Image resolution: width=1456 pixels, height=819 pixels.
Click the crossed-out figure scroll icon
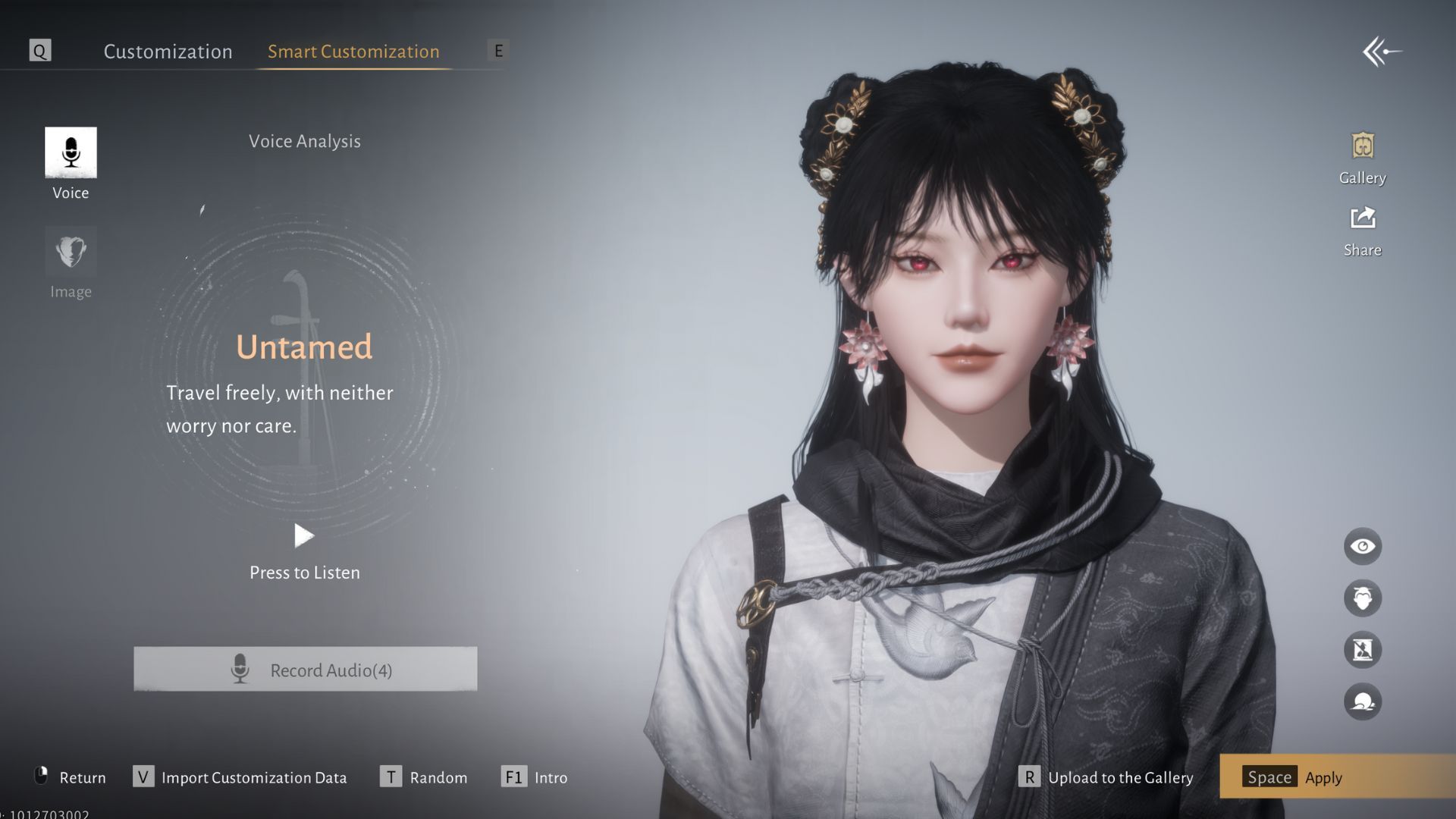click(1363, 650)
